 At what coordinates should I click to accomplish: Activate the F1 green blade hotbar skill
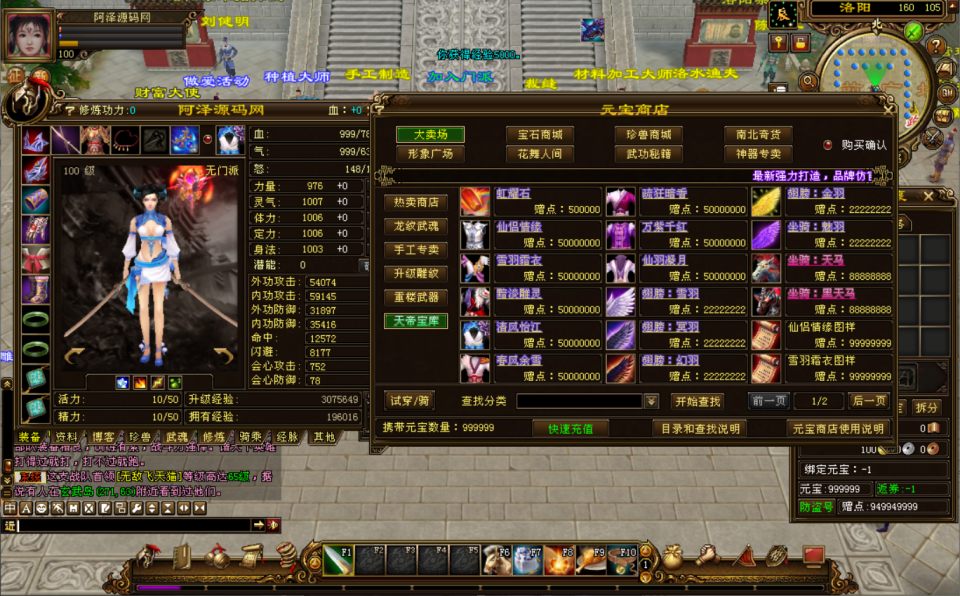click(x=338, y=560)
